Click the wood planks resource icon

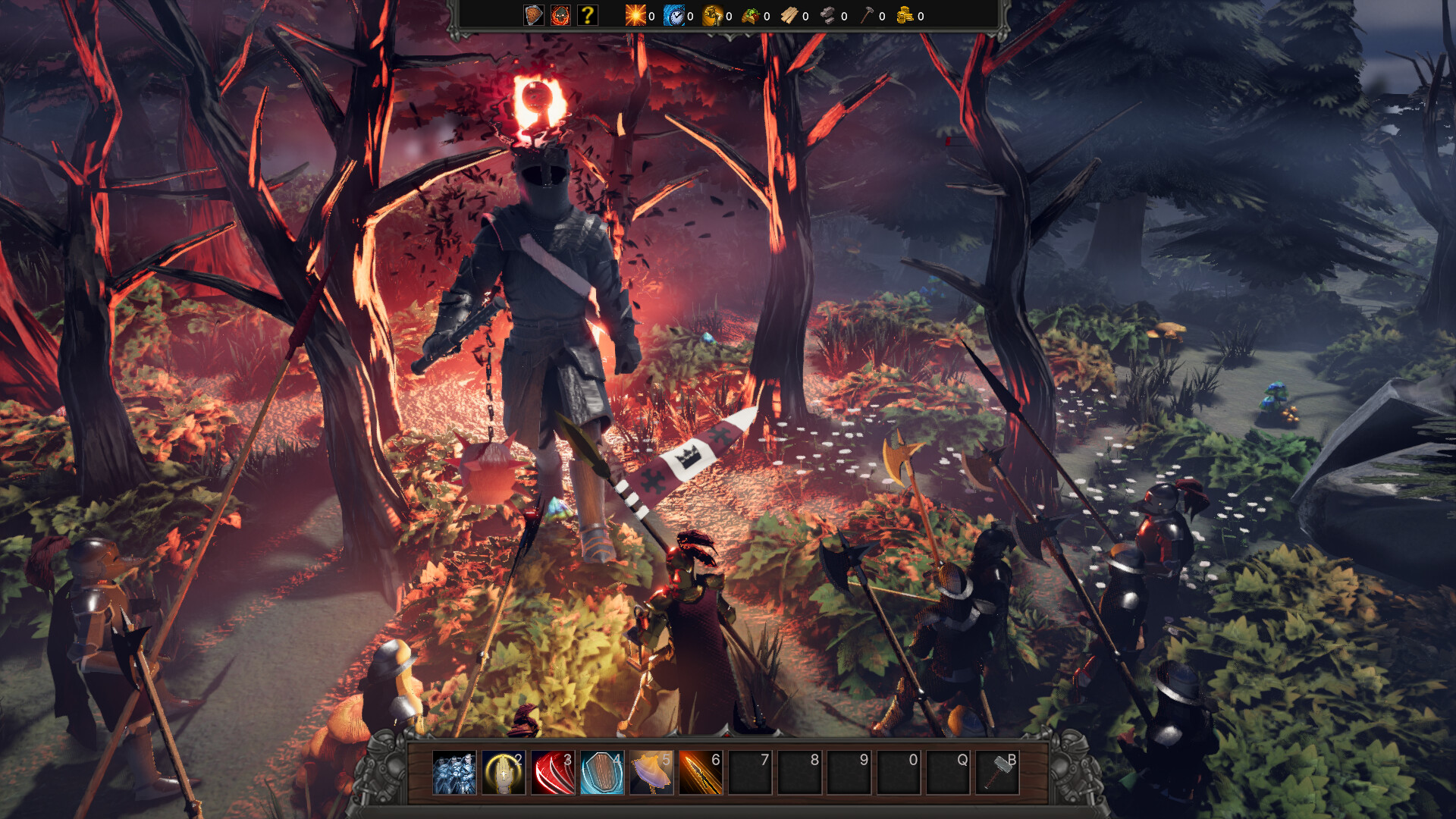[789, 16]
